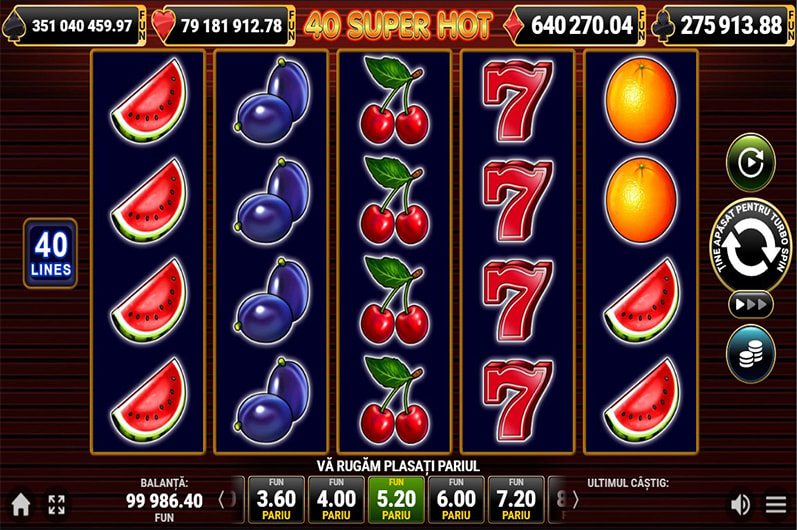This screenshot has height=530, width=797.
Task: Choose the 7.20 bet amount
Action: (516, 499)
